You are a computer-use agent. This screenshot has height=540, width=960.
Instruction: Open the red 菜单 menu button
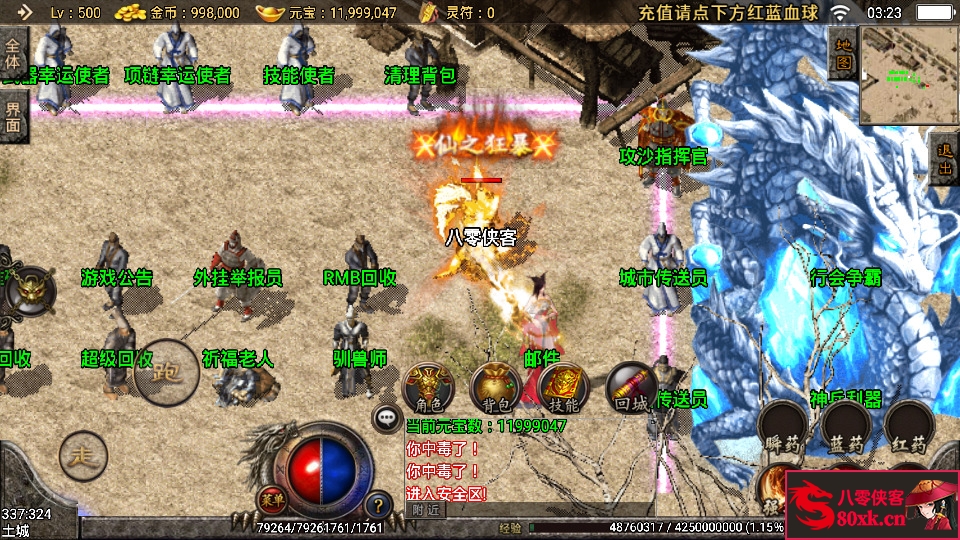click(x=270, y=498)
